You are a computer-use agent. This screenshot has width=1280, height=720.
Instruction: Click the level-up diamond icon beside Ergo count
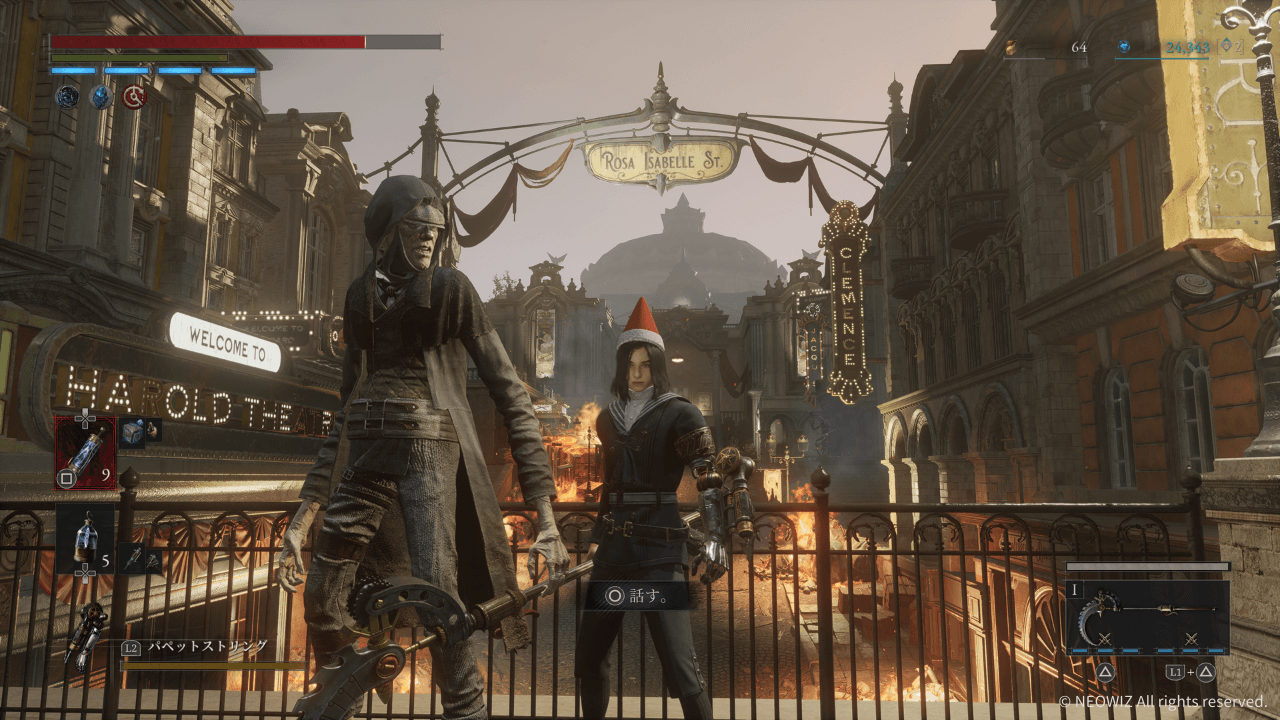click(1227, 46)
